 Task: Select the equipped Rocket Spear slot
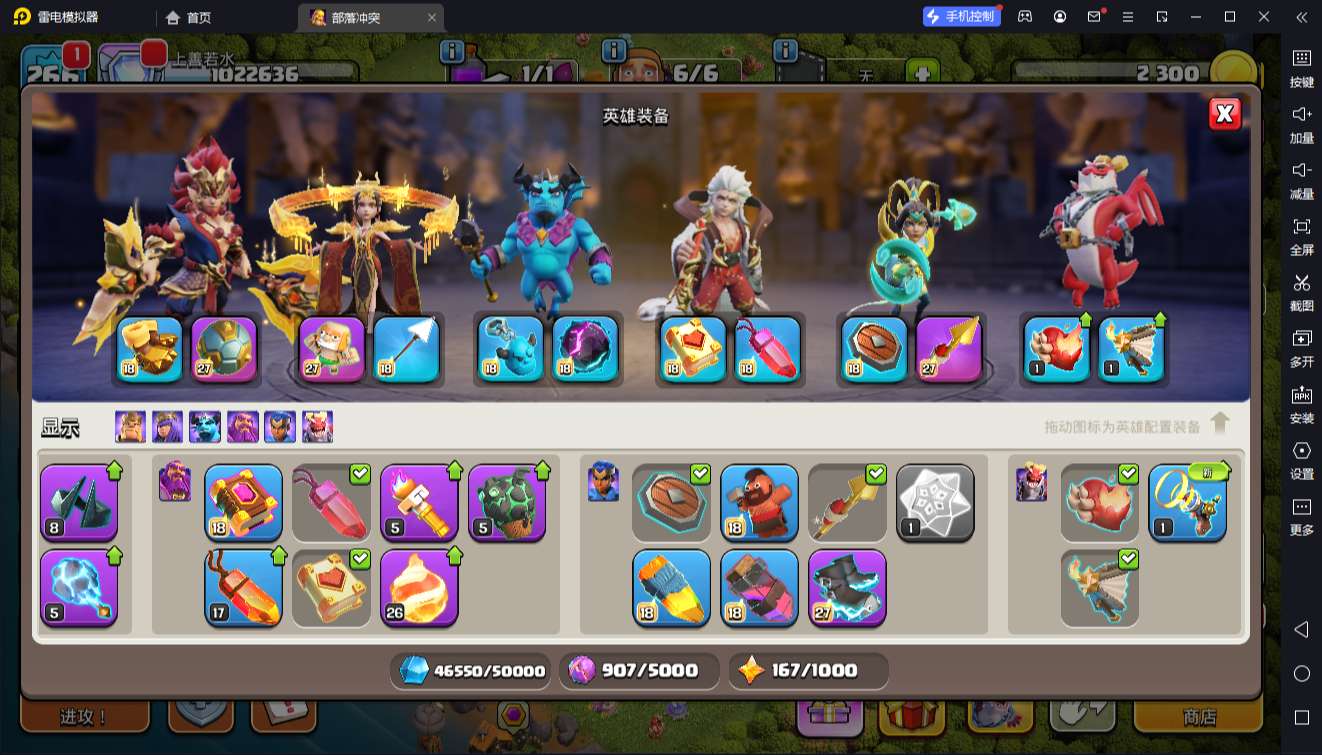[x=948, y=349]
